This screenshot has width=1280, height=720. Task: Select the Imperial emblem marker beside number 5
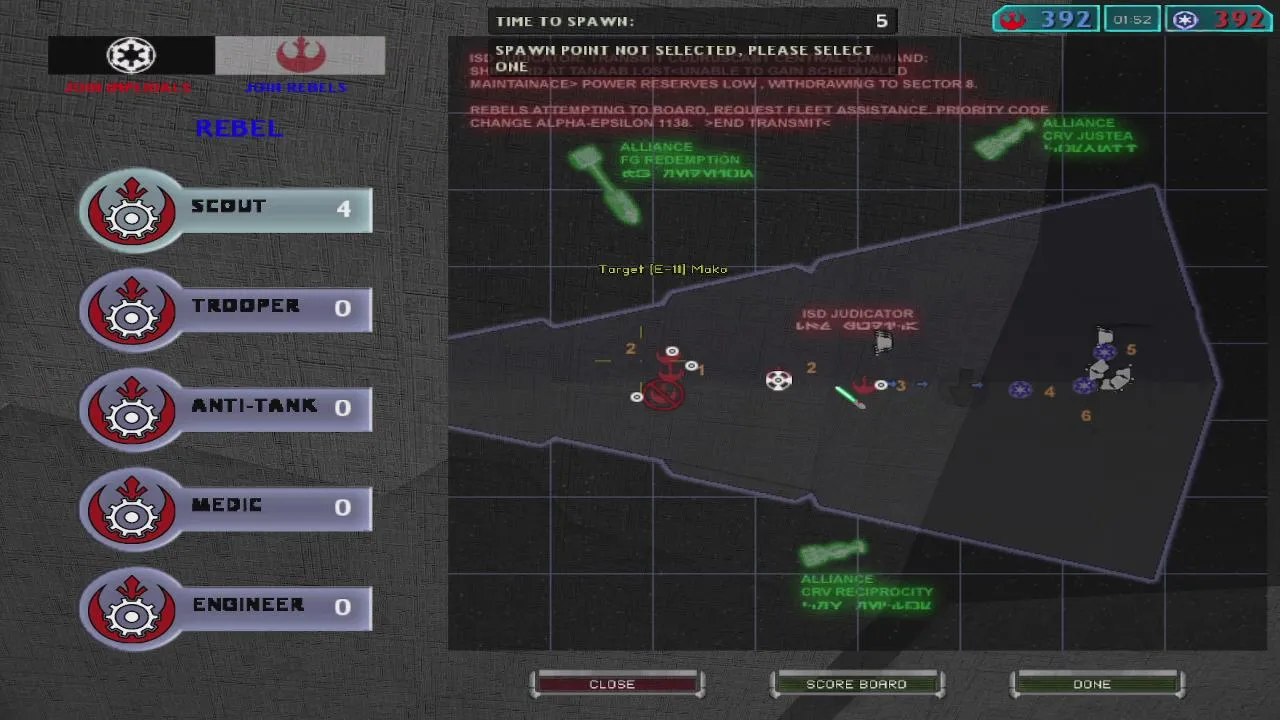1105,351
